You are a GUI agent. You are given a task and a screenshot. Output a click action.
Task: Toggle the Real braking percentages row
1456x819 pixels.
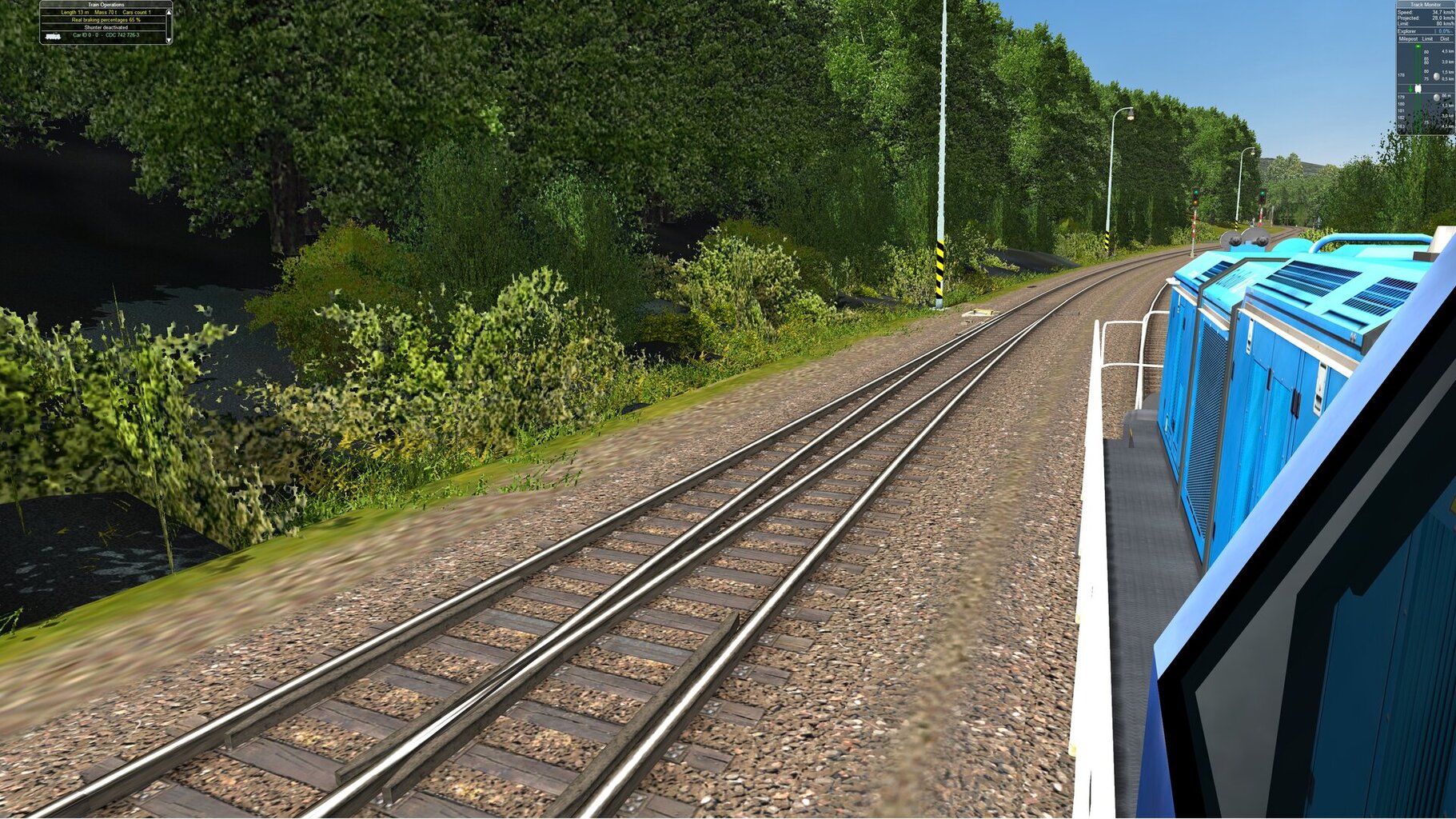(106, 20)
